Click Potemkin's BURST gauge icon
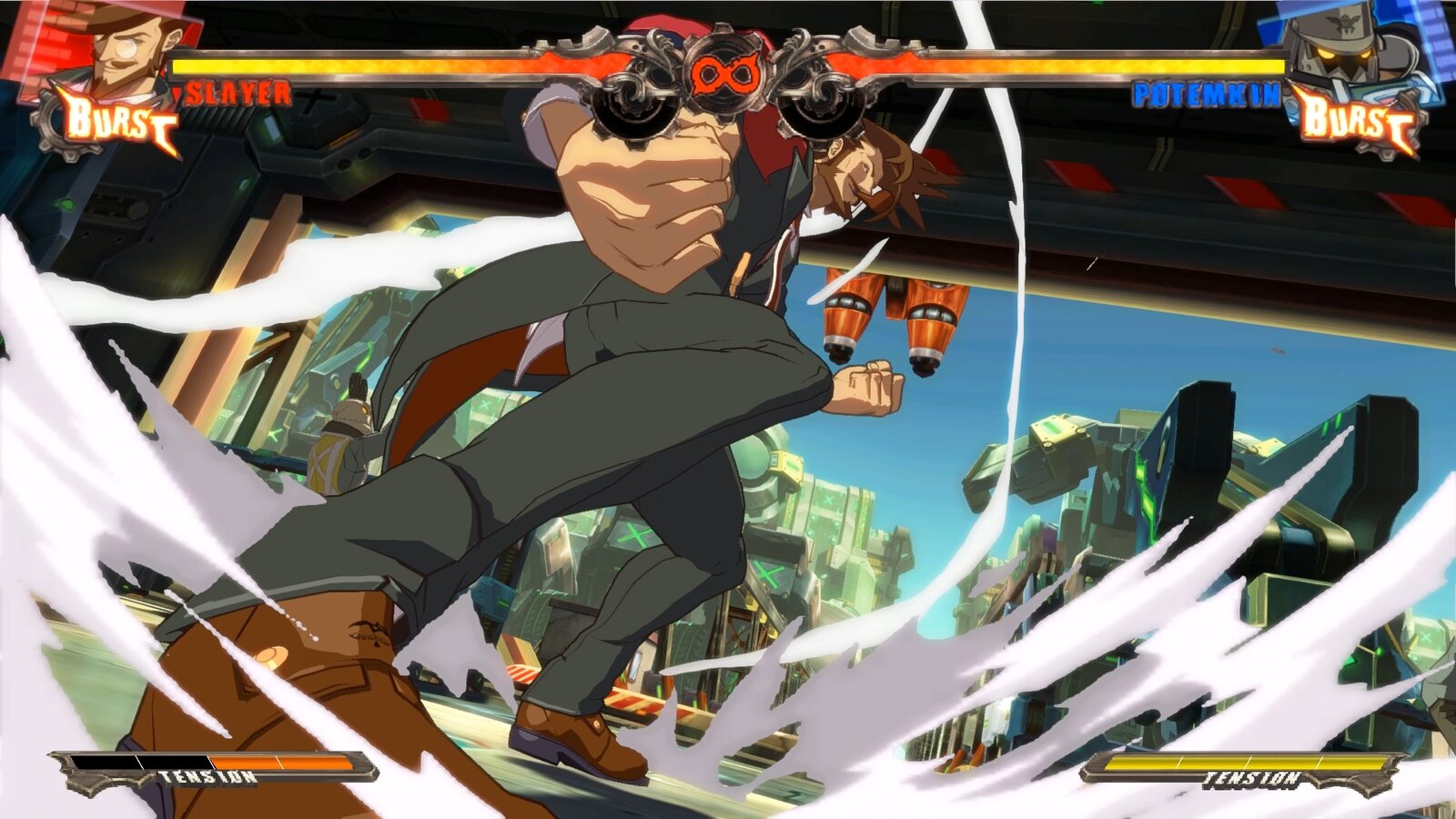The height and width of the screenshot is (819, 1456). tap(1356, 118)
